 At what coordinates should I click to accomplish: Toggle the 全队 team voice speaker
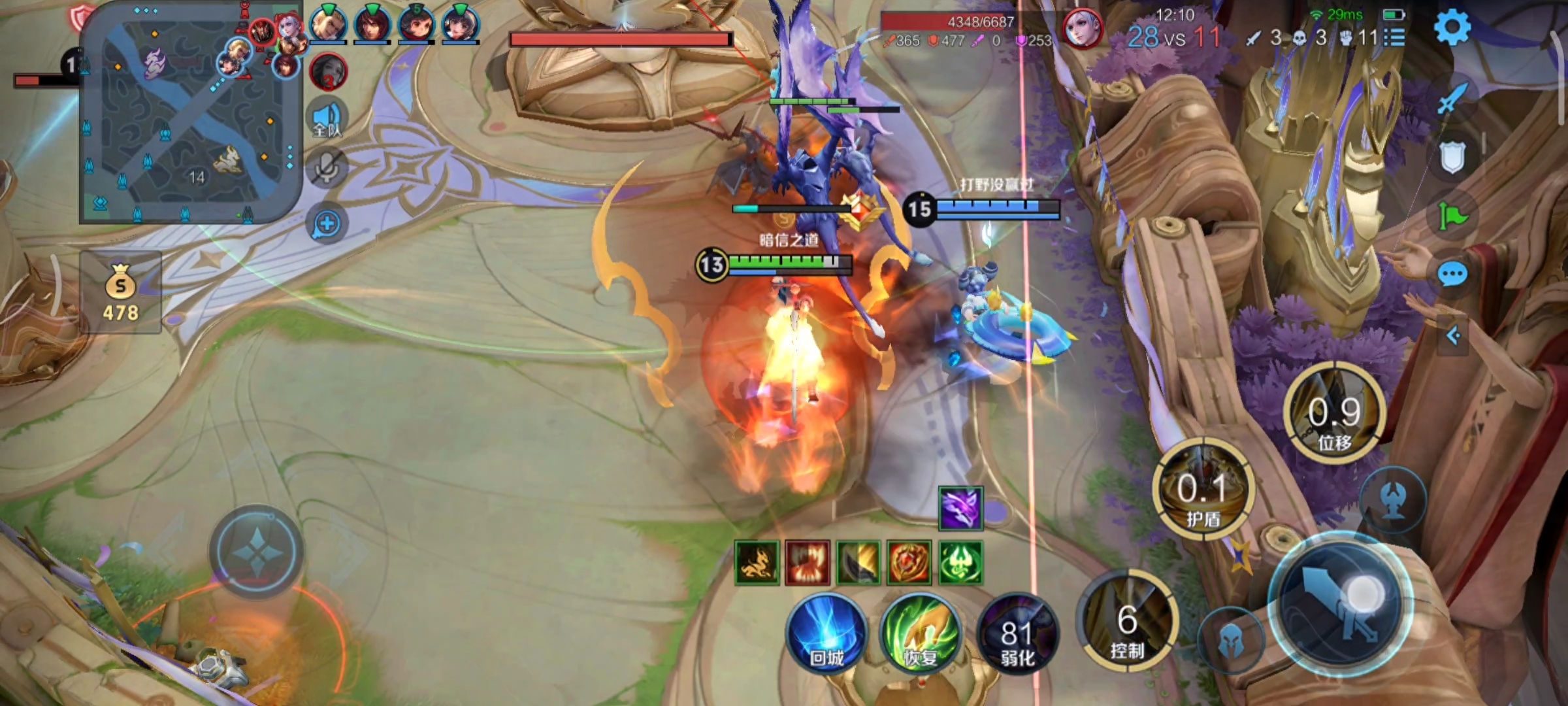point(327,119)
